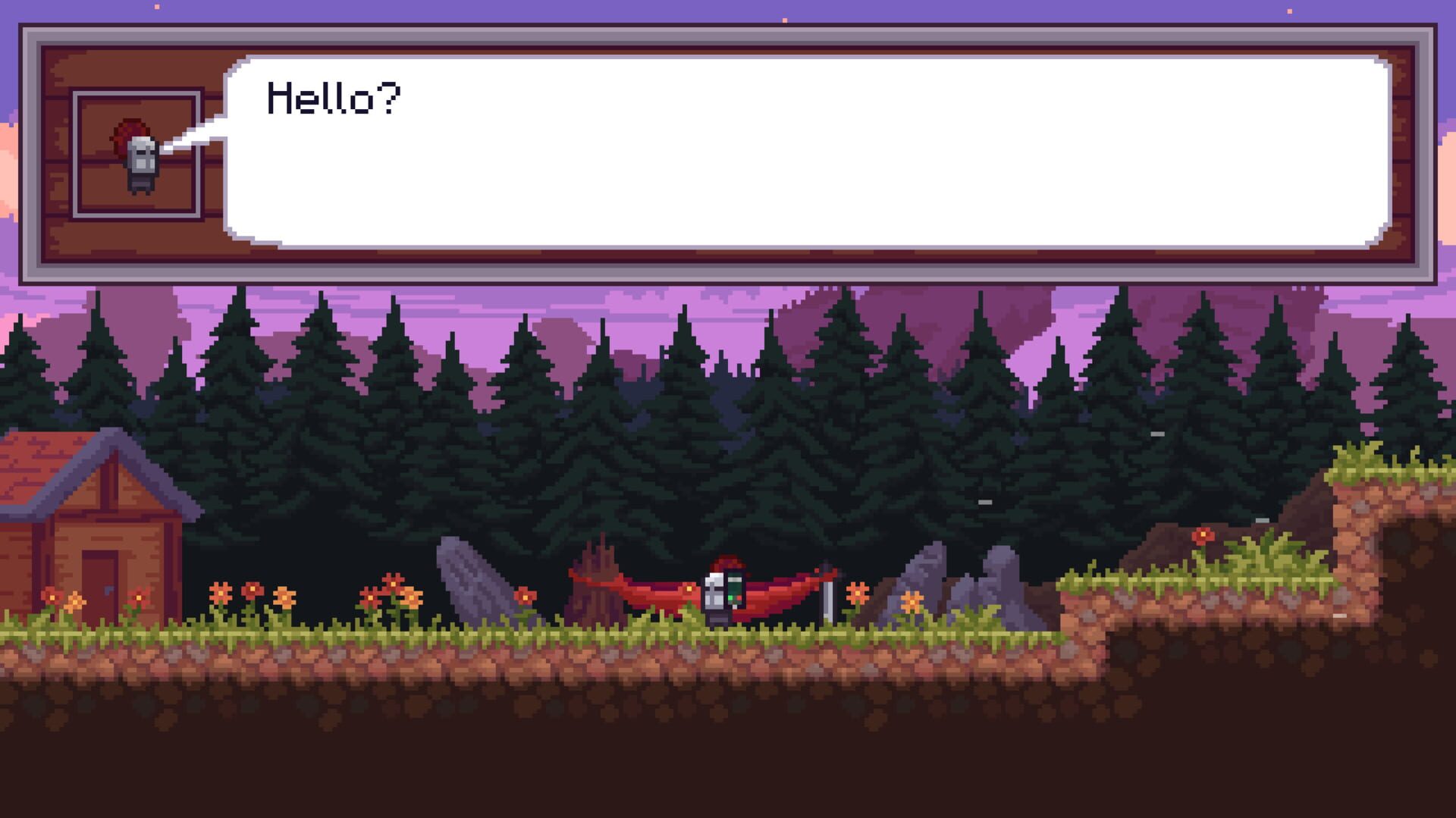Click the dialogue box to advance the conversation
The image size is (1456, 818).
pyautogui.click(x=728, y=152)
